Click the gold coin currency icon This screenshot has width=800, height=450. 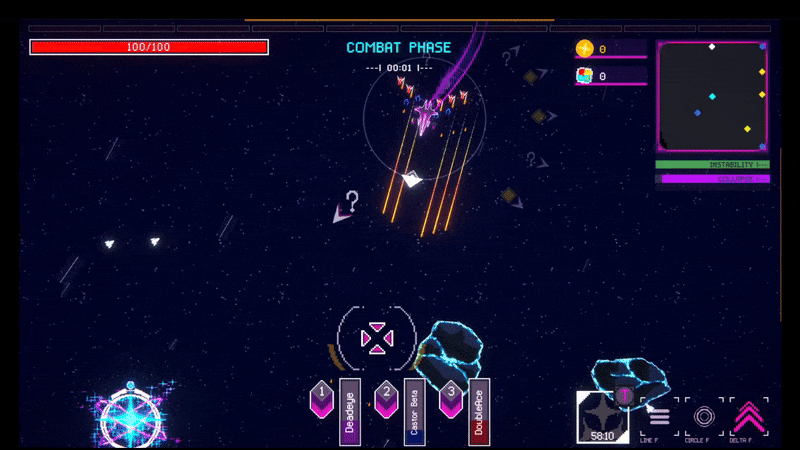[585, 48]
